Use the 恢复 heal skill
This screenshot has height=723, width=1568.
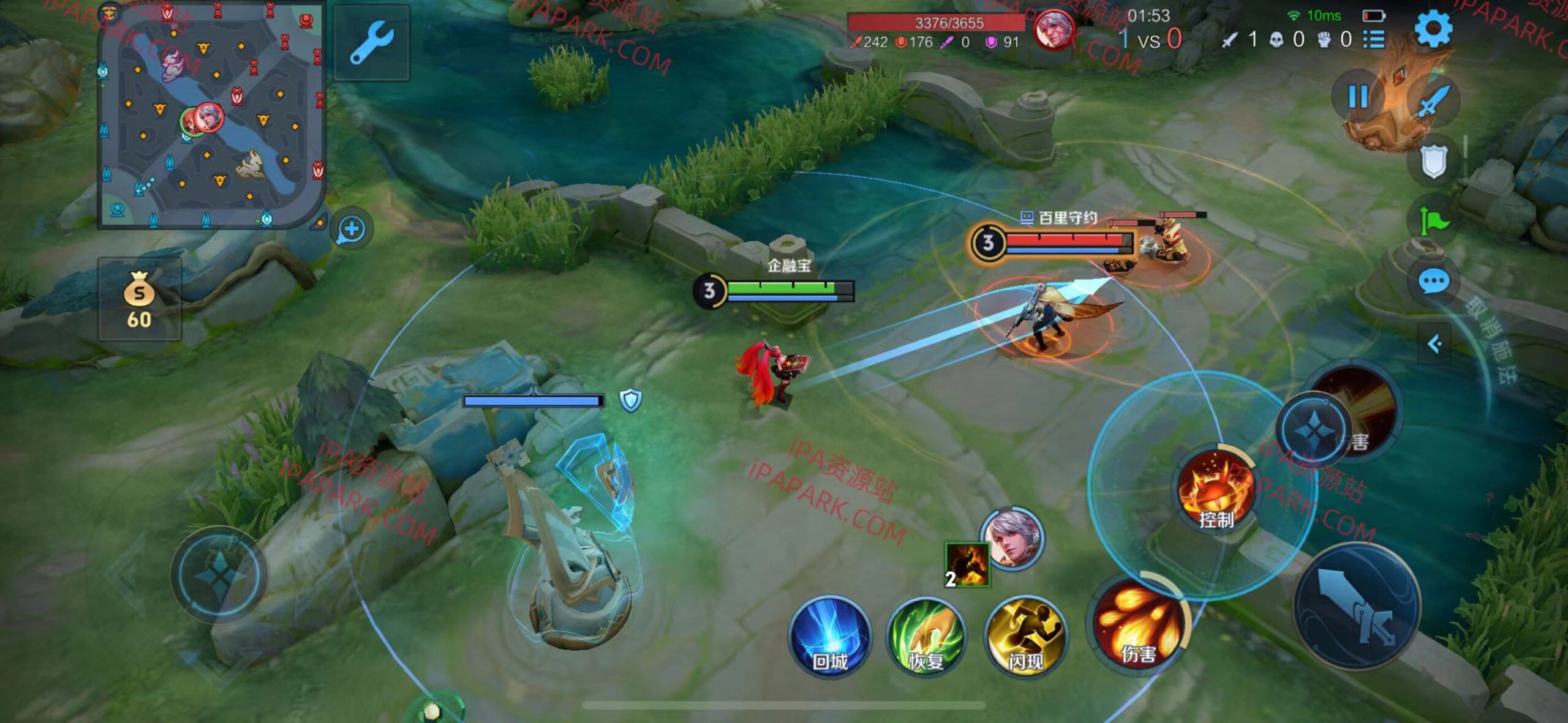(x=926, y=637)
